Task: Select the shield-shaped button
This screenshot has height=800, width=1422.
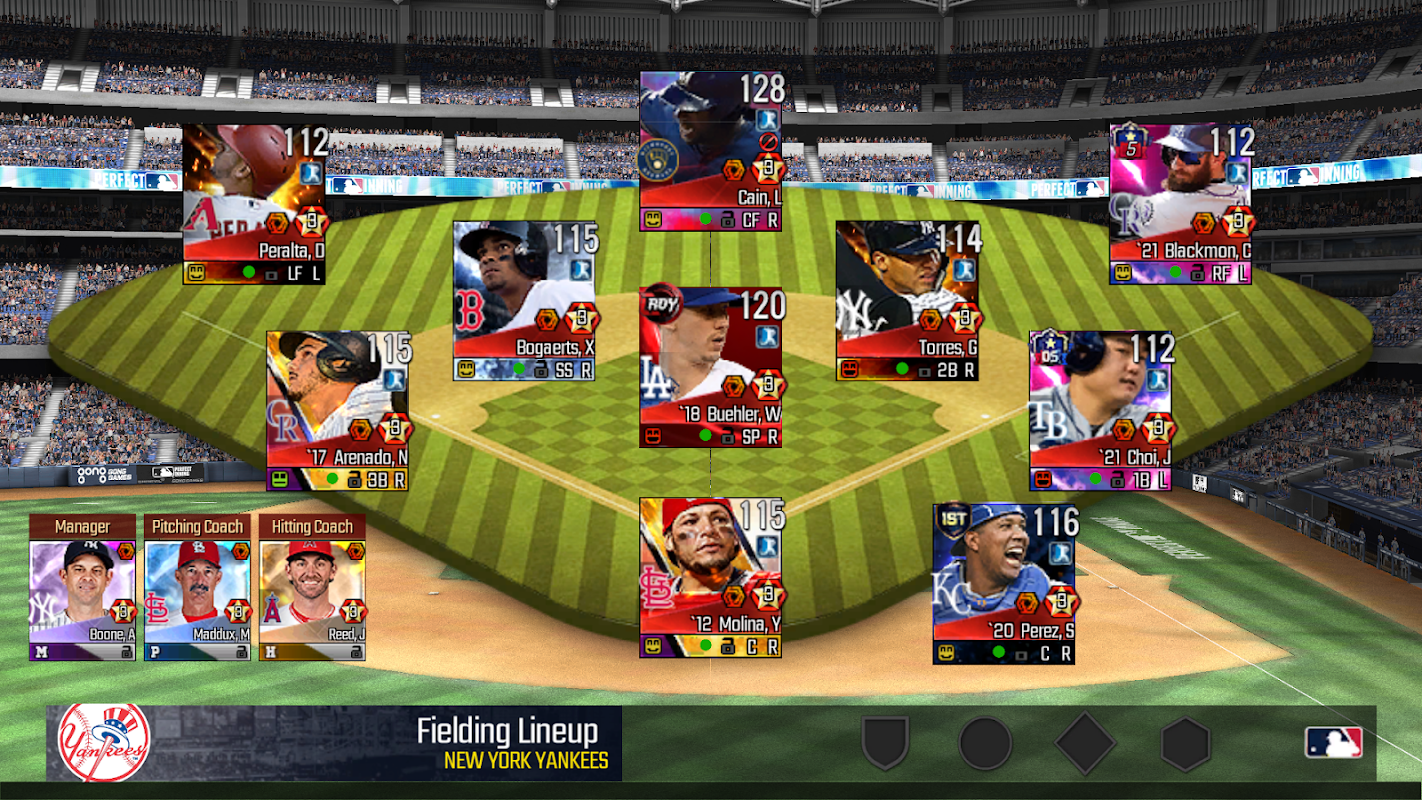Action: (885, 744)
